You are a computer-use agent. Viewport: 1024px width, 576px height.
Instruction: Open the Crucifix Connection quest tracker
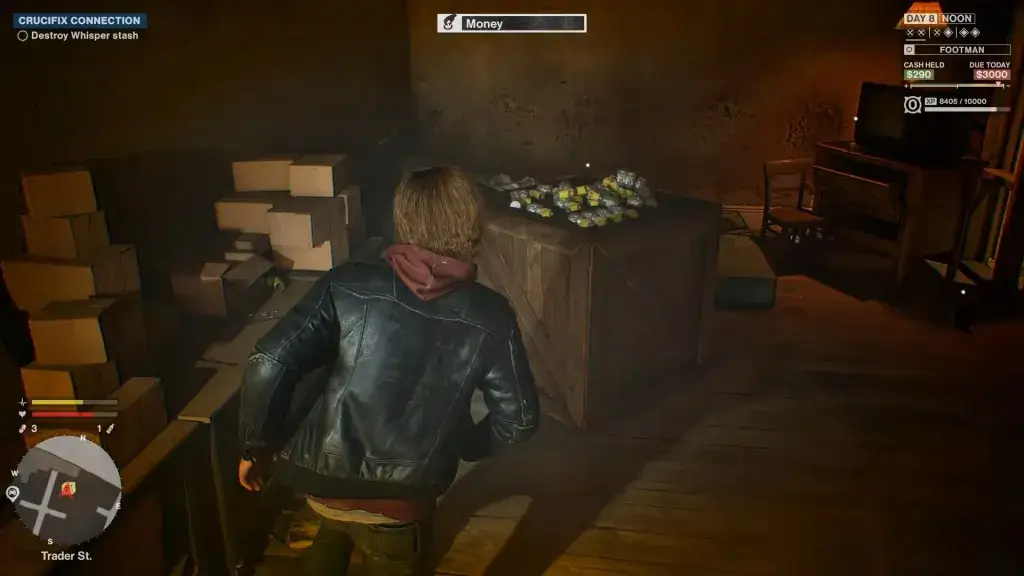[80, 20]
